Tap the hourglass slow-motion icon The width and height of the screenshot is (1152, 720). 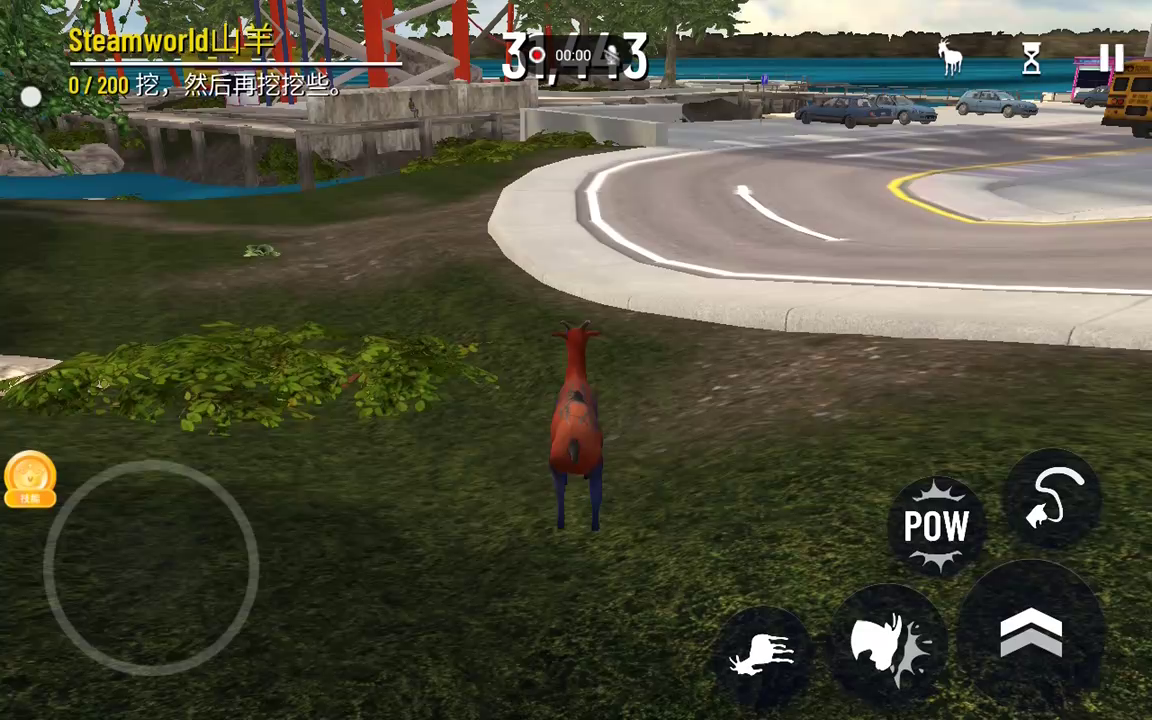tap(1031, 59)
